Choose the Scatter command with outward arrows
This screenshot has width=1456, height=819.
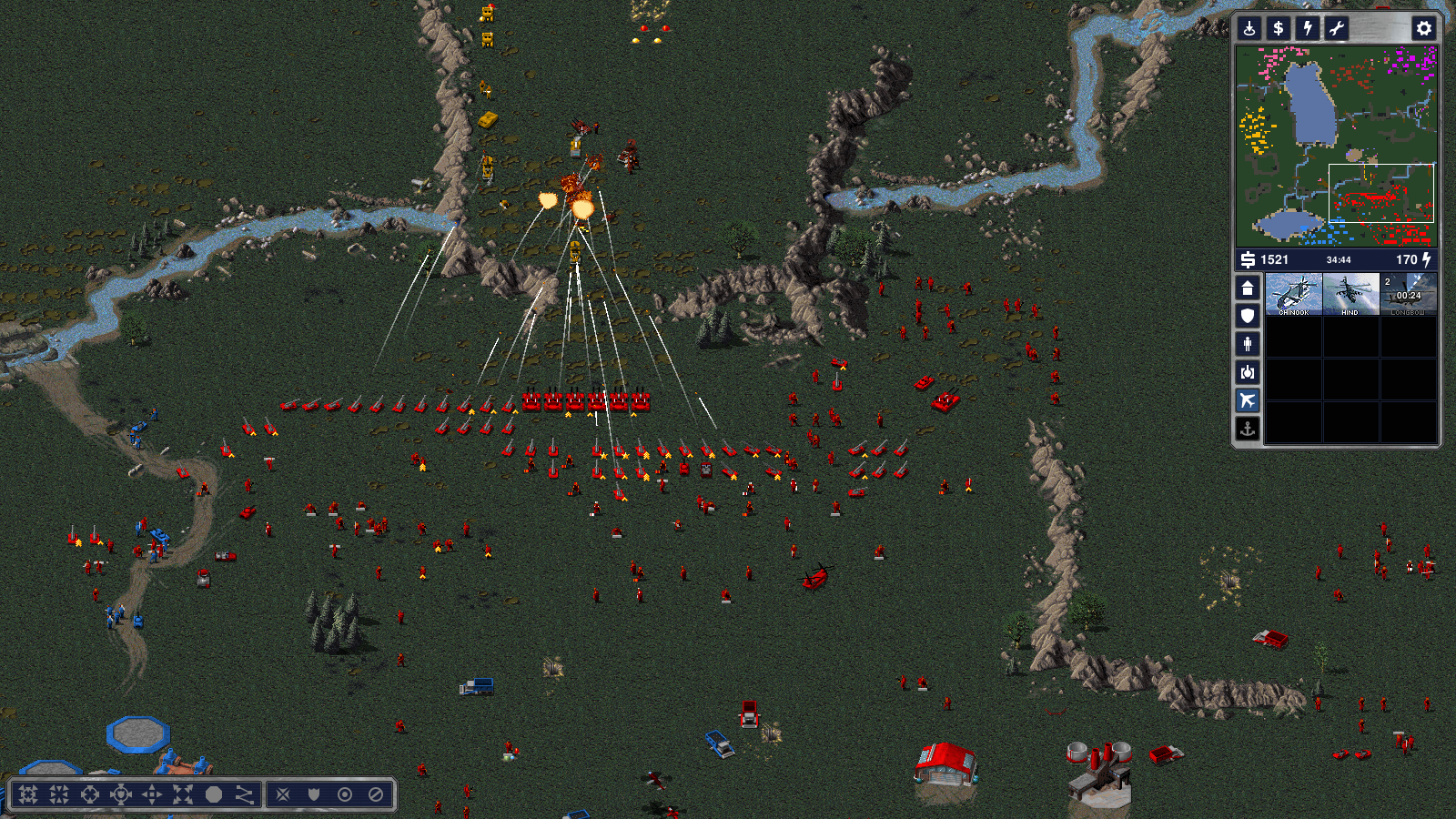pyautogui.click(x=183, y=794)
